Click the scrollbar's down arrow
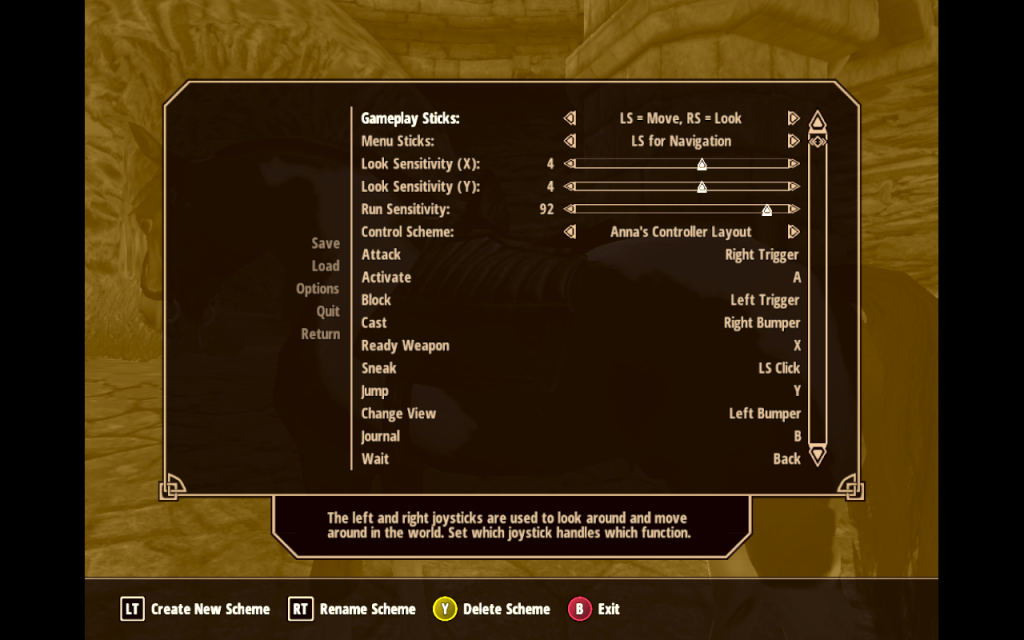The image size is (1024, 640). click(817, 456)
